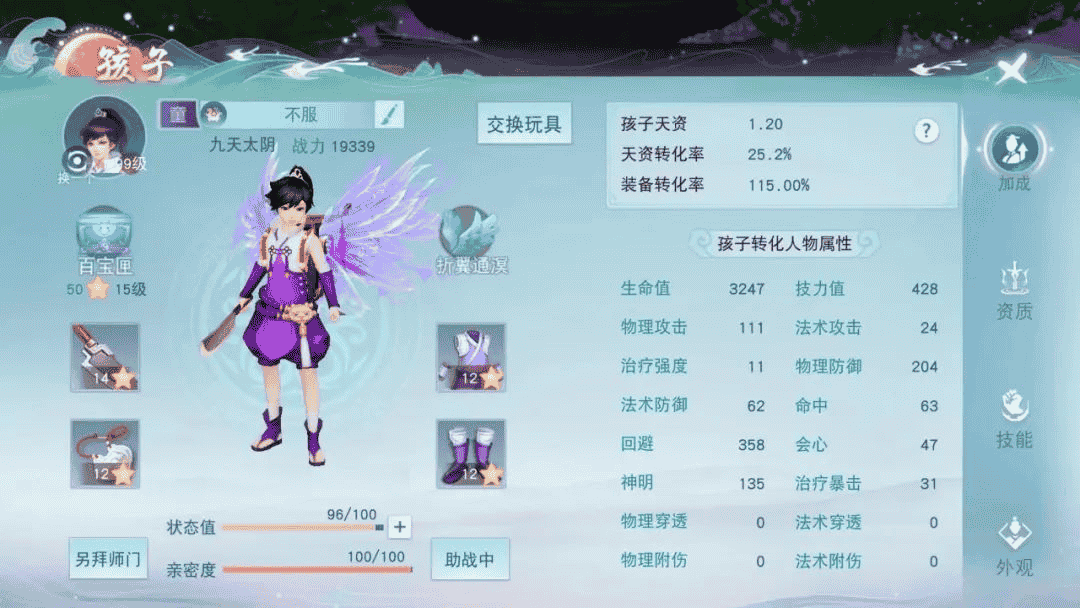
Task: Select the necklace equipment slot
Action: 105,453
